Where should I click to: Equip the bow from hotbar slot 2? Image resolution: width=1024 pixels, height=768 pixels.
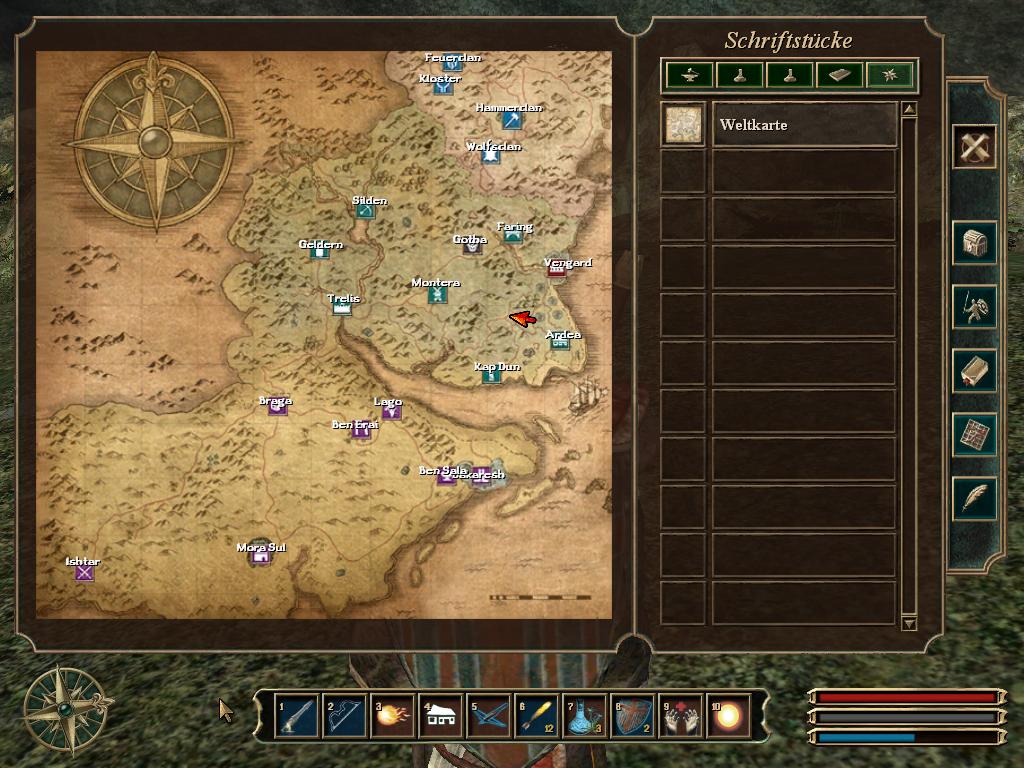pyautogui.click(x=344, y=716)
